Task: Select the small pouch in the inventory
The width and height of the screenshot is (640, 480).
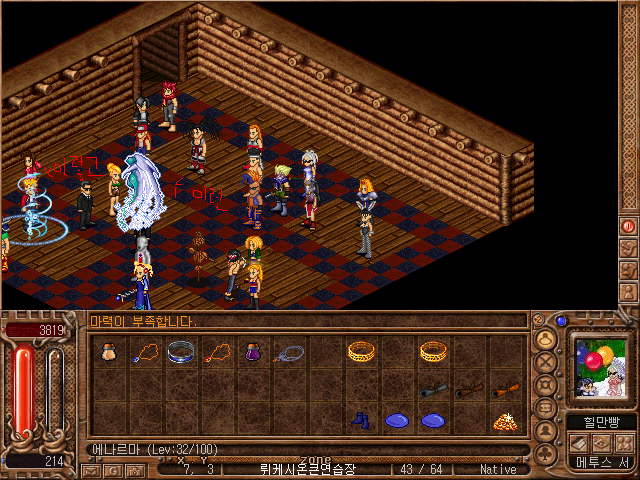Action: (x=109, y=351)
